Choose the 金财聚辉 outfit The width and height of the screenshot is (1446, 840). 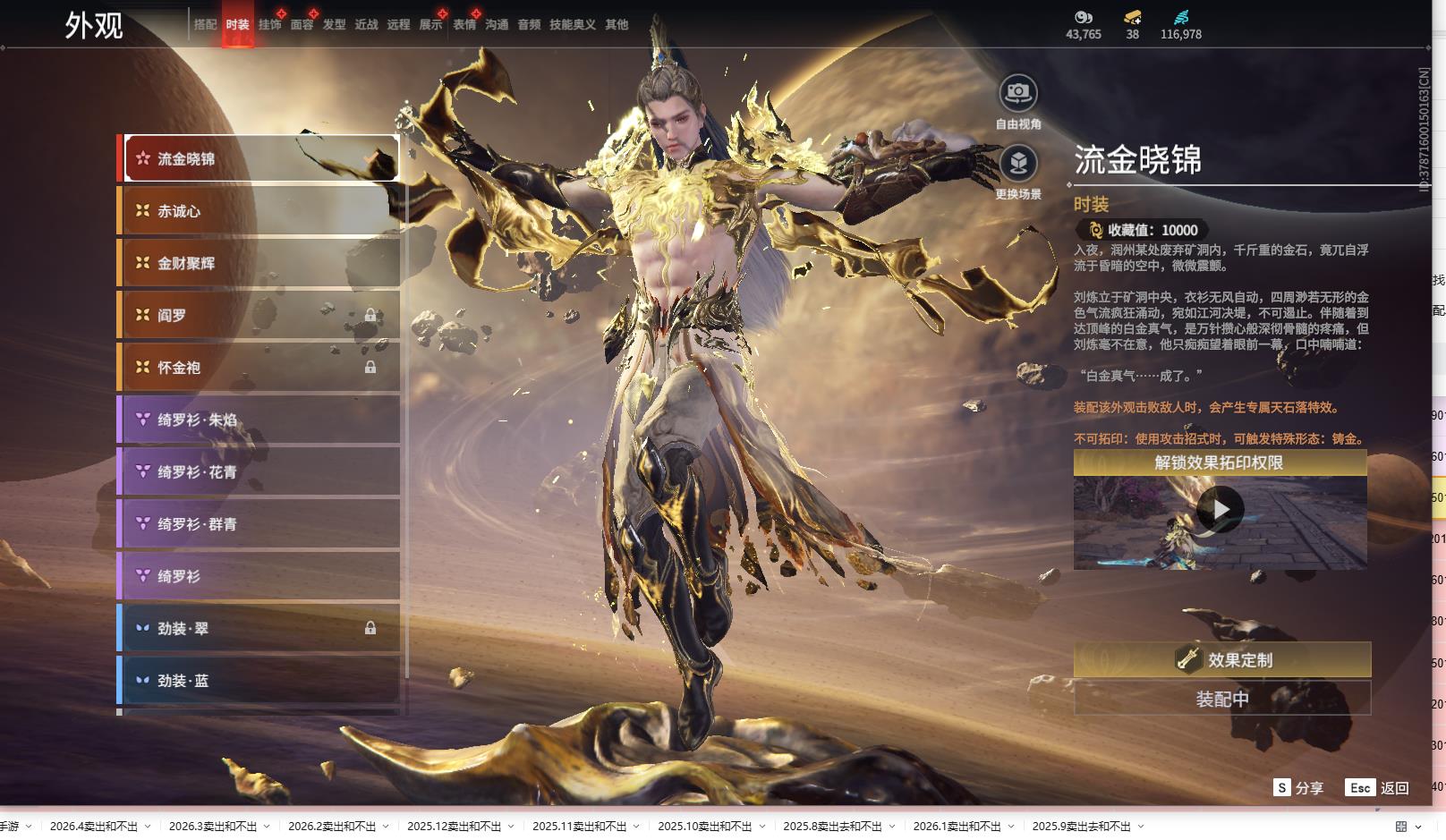click(260, 263)
